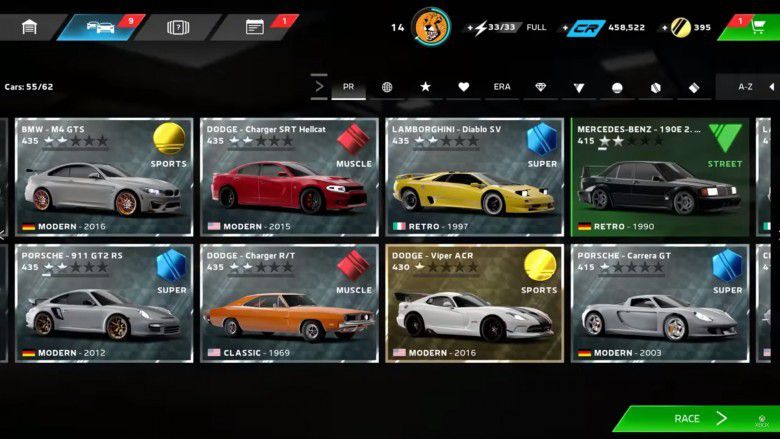Screen dimensions: 780x439
Task: Sort cars by country globe icon
Action: click(x=387, y=87)
